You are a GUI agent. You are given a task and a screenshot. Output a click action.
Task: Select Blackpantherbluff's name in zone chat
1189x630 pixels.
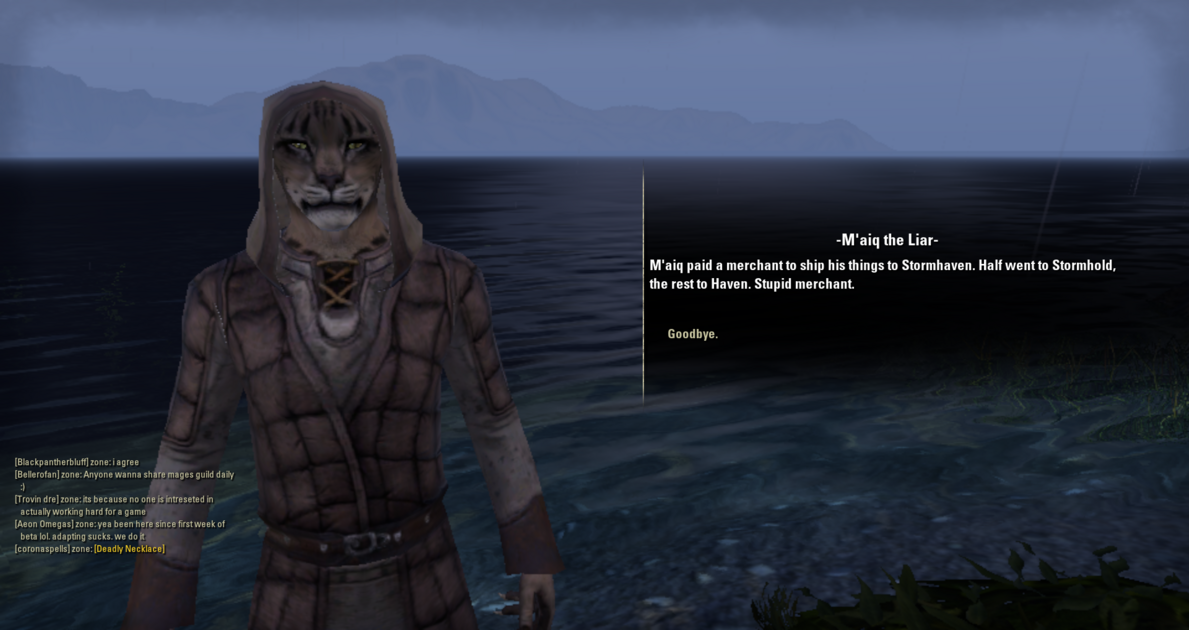point(49,462)
